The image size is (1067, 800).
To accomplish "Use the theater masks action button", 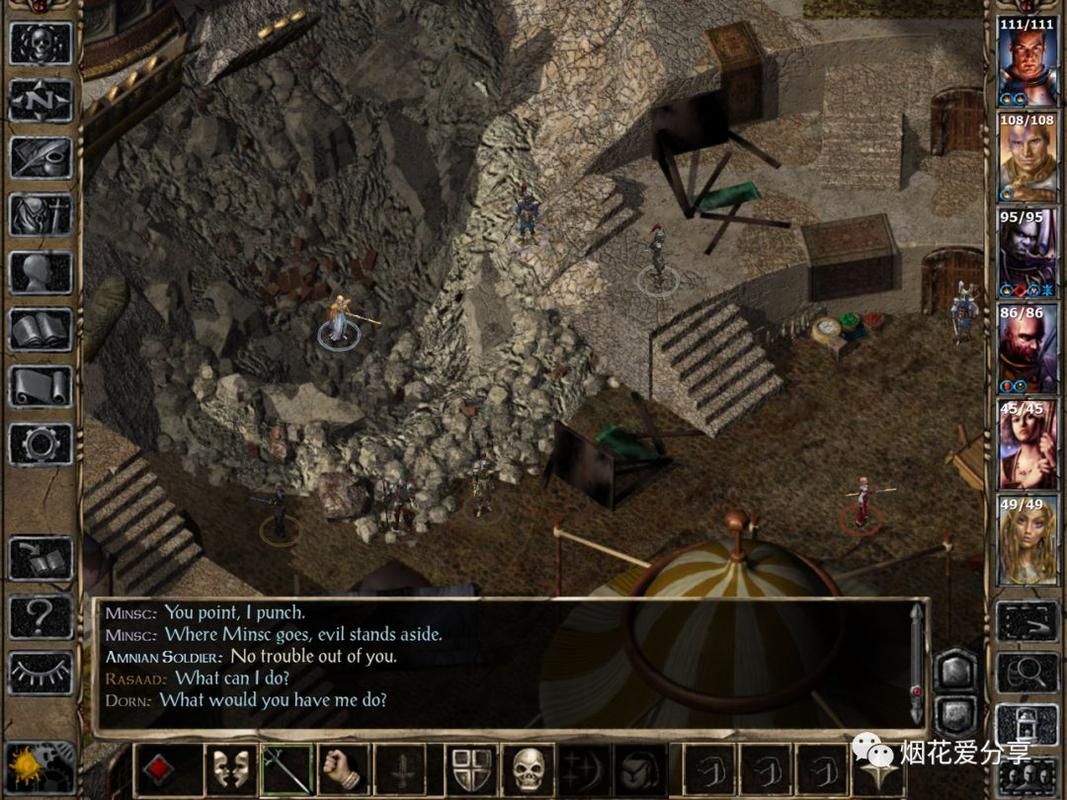I will [232, 769].
